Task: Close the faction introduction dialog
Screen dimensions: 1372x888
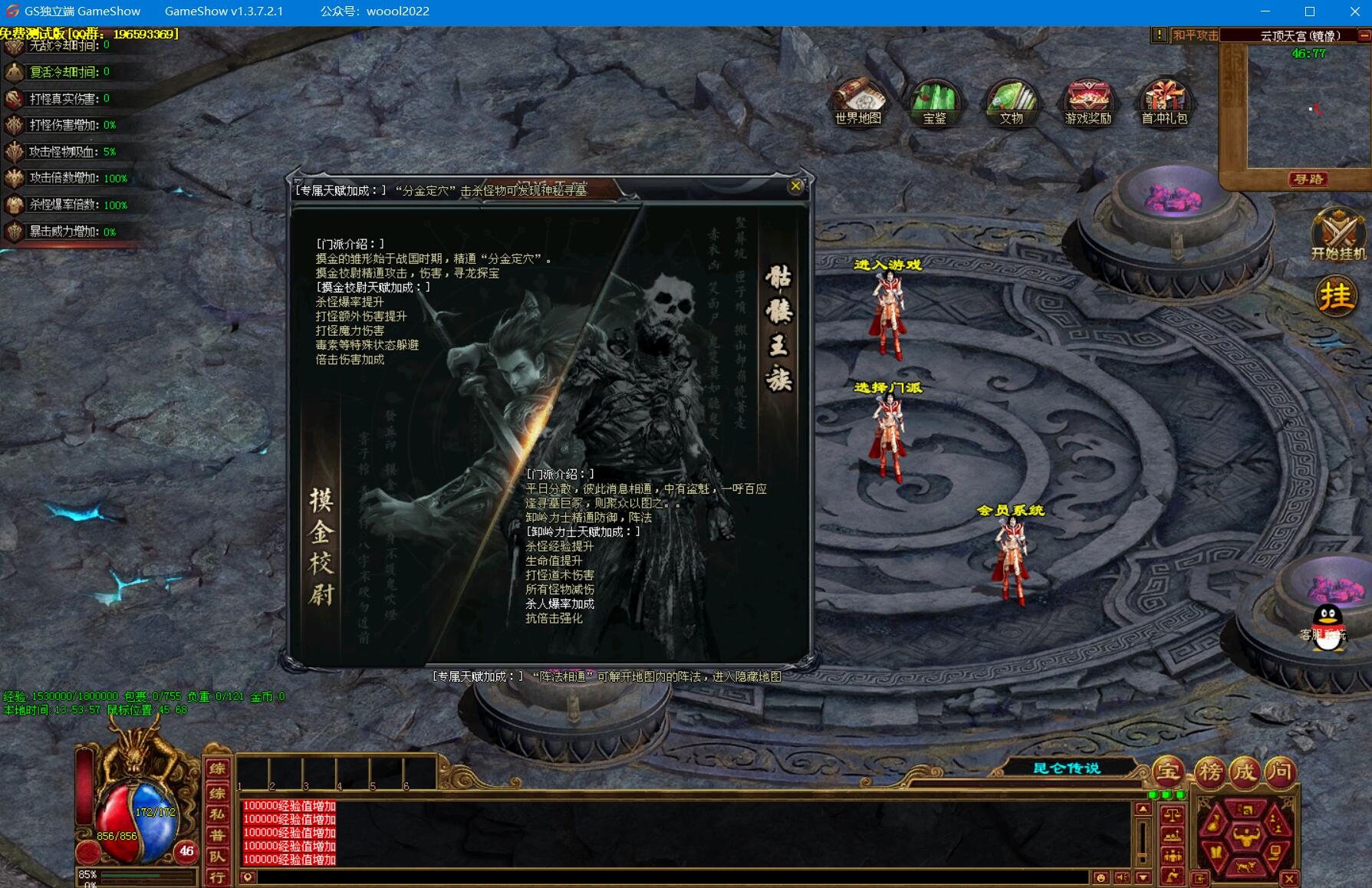Action: click(x=795, y=186)
